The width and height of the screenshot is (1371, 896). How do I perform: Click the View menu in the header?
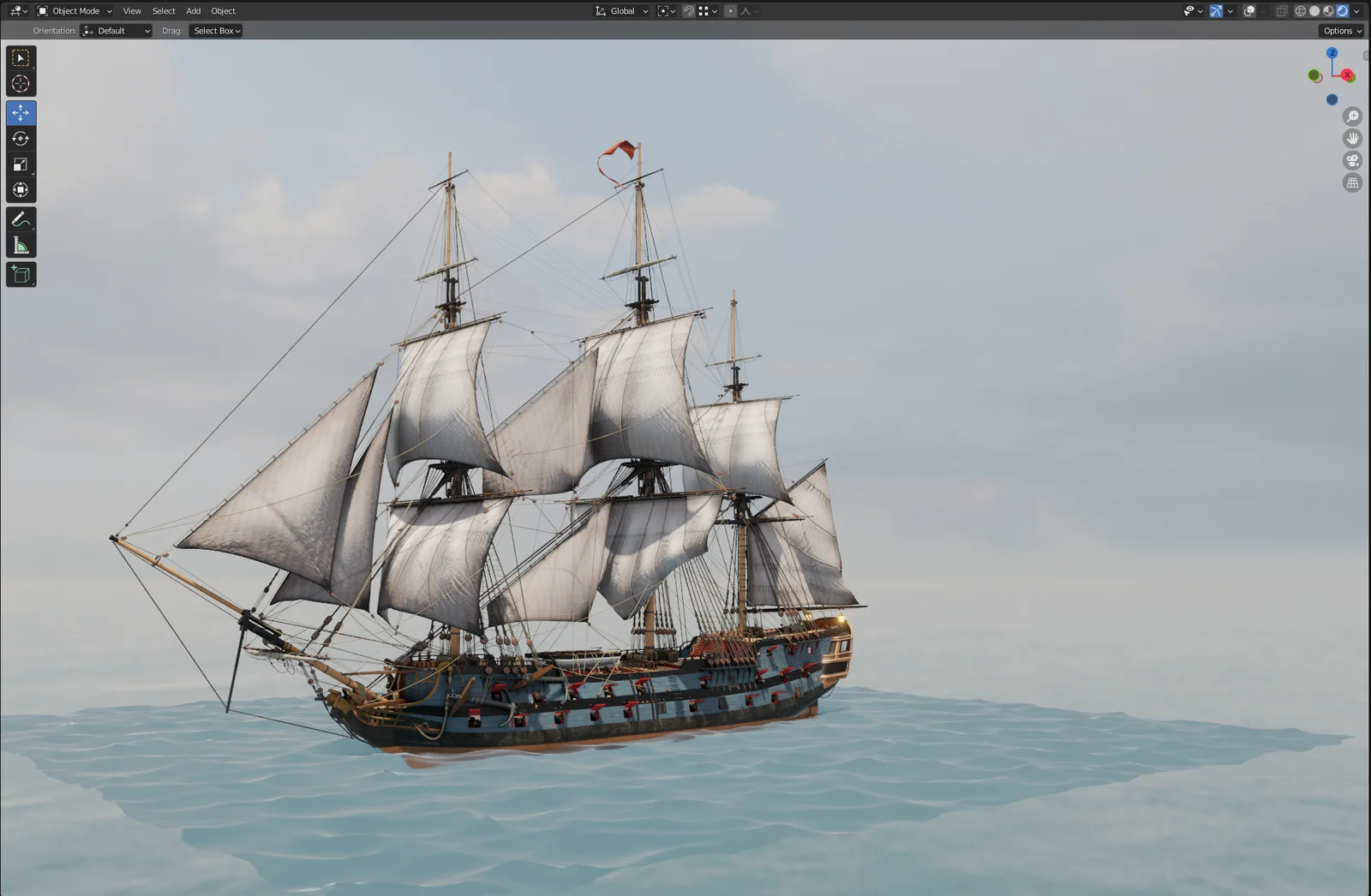(x=131, y=10)
